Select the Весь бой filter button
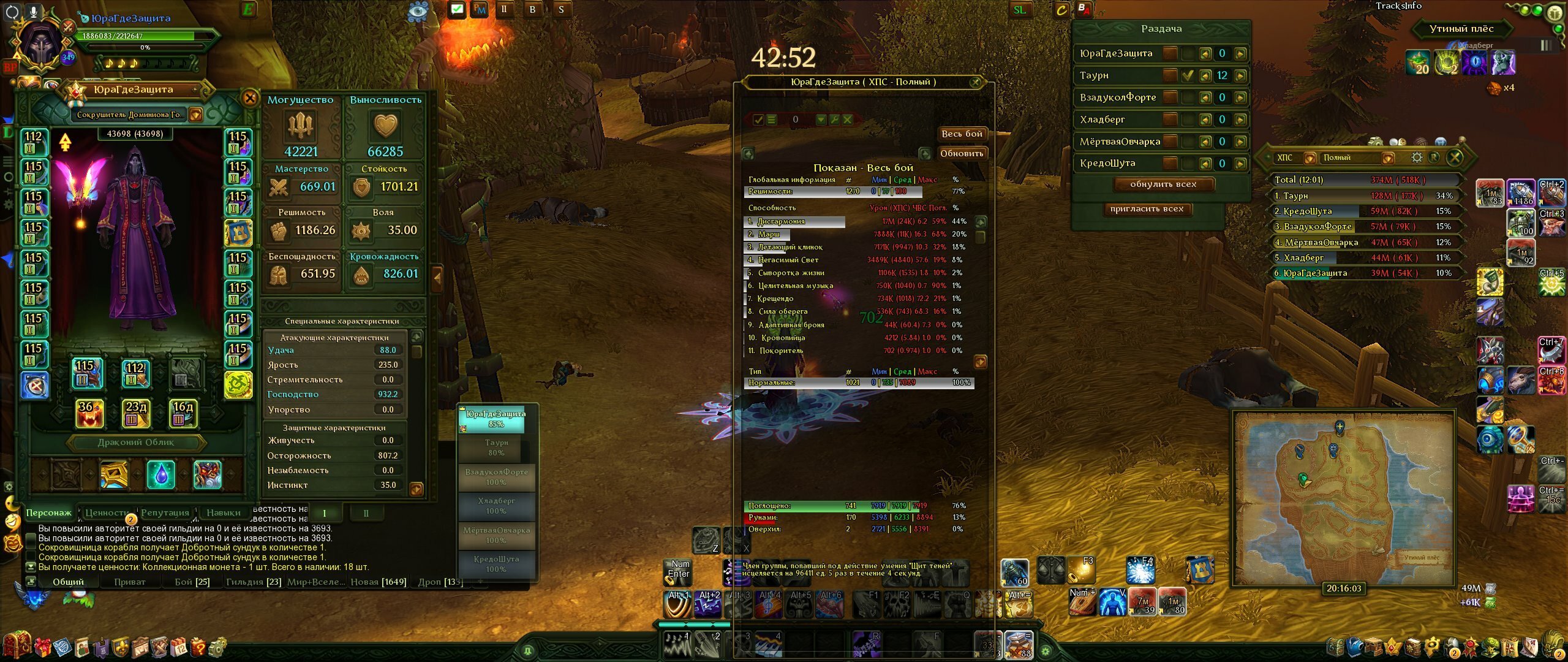The width and height of the screenshot is (1568, 662). point(962,134)
